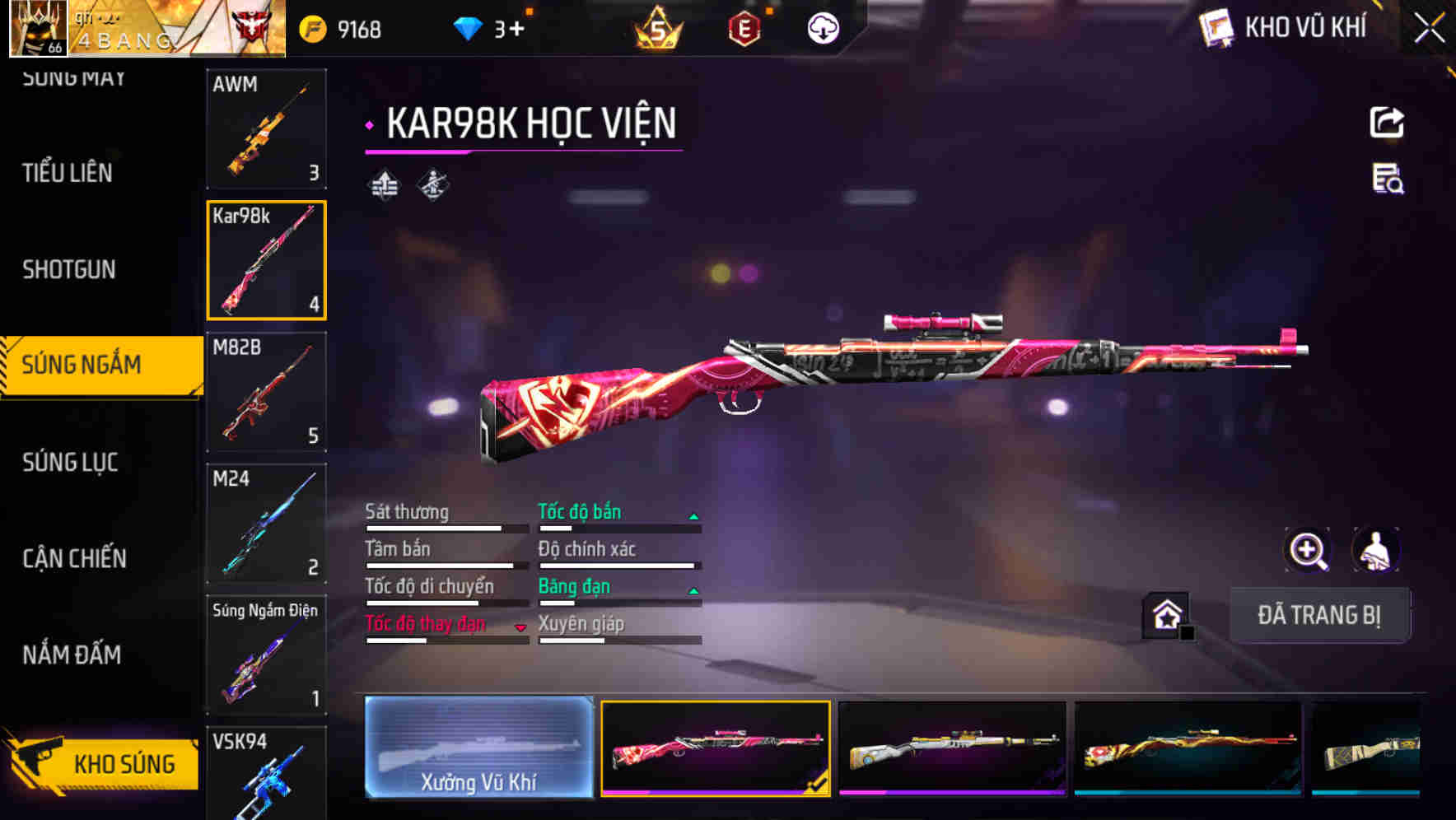Image resolution: width=1456 pixels, height=820 pixels.
Task: Open KHO VŨ KHÍ weapon inventory header
Action: (1281, 26)
